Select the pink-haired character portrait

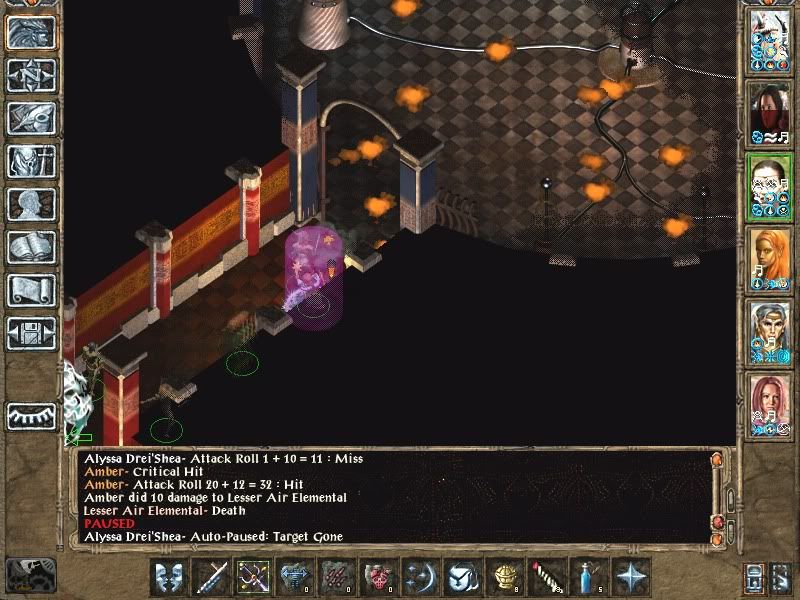[771, 405]
